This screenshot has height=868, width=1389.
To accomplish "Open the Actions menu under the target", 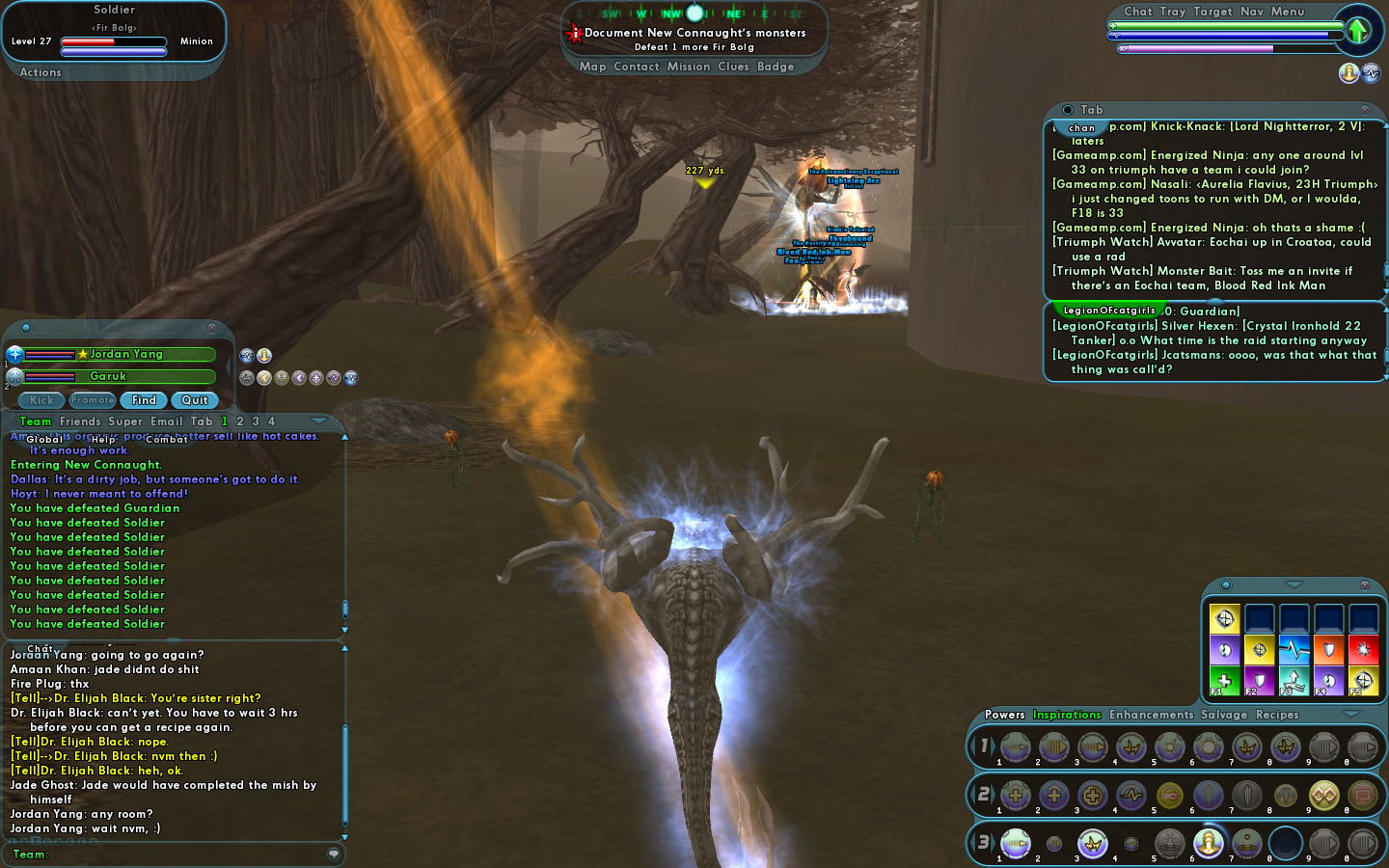I will coord(41,72).
